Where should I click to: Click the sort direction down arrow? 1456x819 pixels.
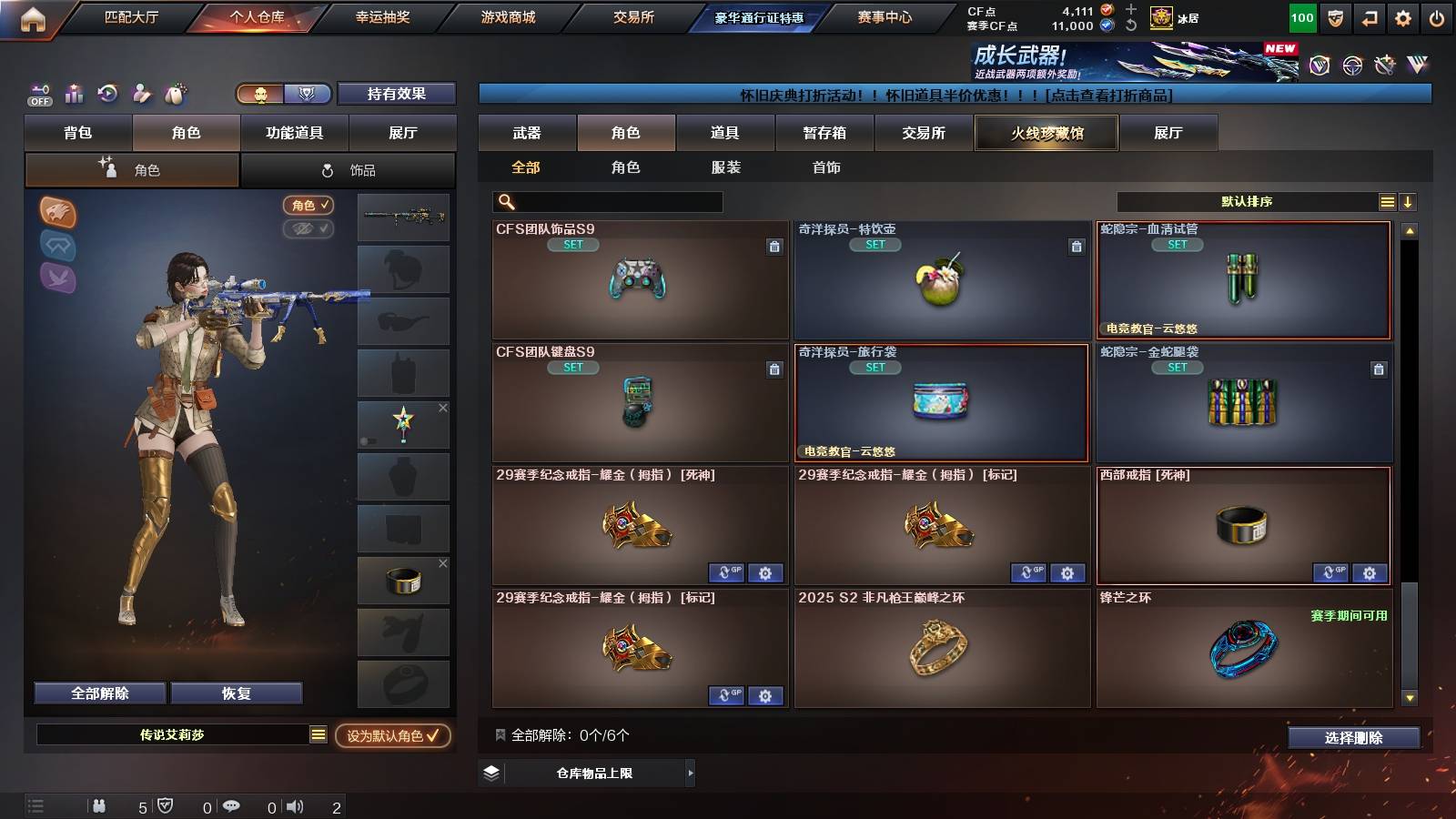click(x=1410, y=201)
